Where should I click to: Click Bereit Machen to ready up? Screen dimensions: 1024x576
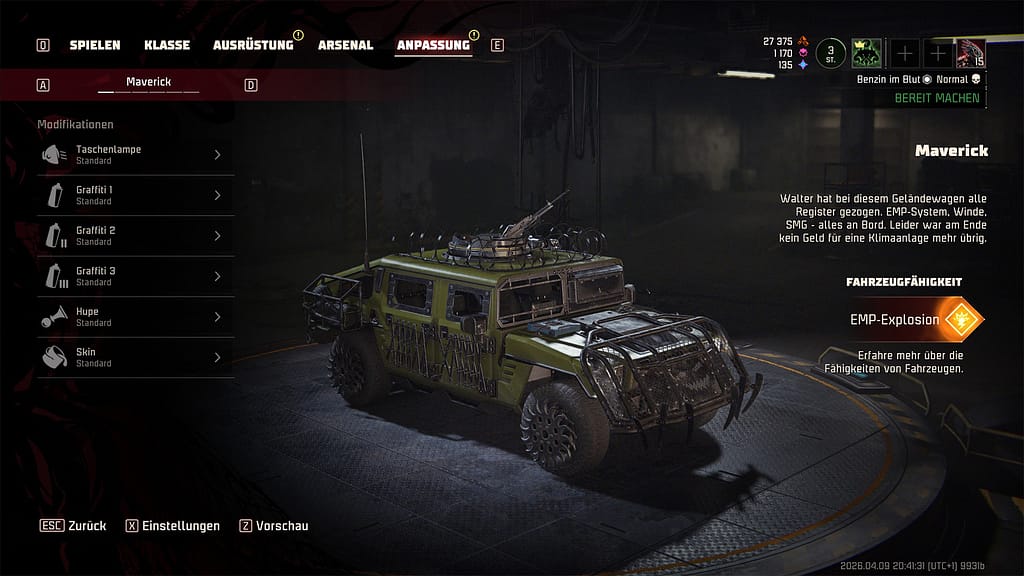(x=936, y=98)
